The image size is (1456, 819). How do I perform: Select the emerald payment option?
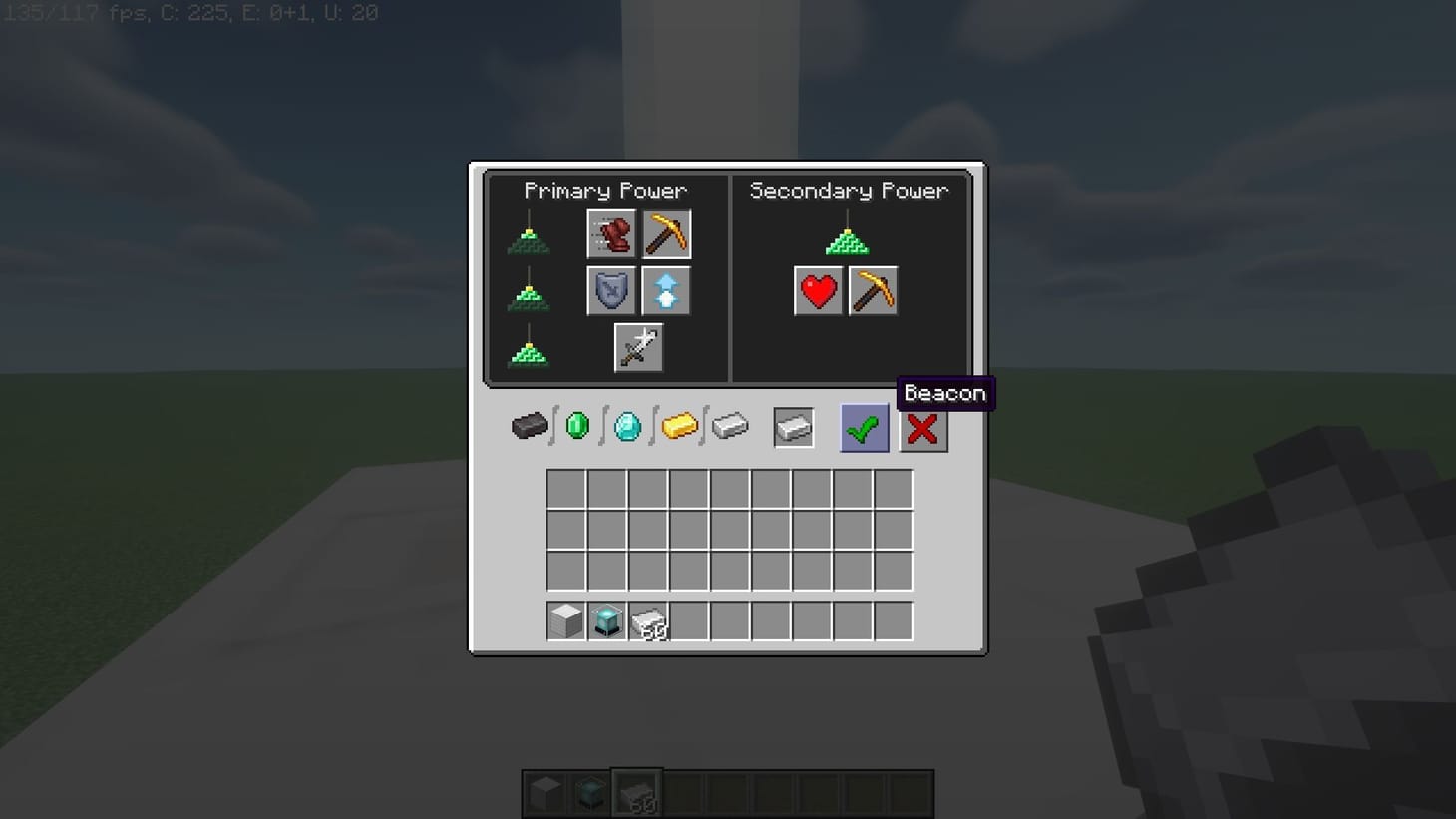(576, 425)
